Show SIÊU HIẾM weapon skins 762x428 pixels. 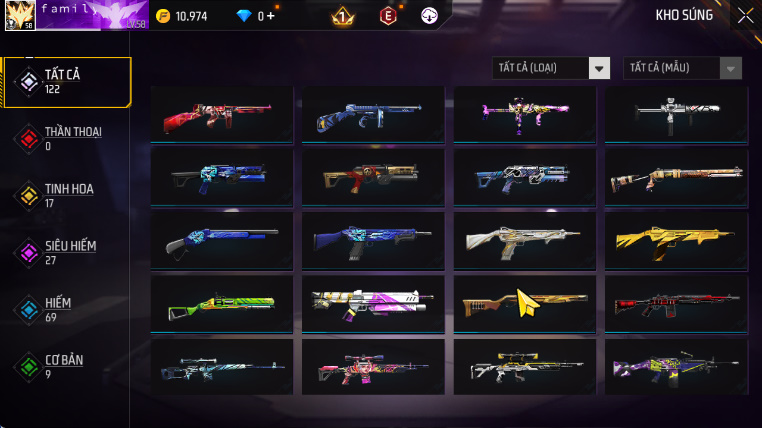(x=68, y=252)
